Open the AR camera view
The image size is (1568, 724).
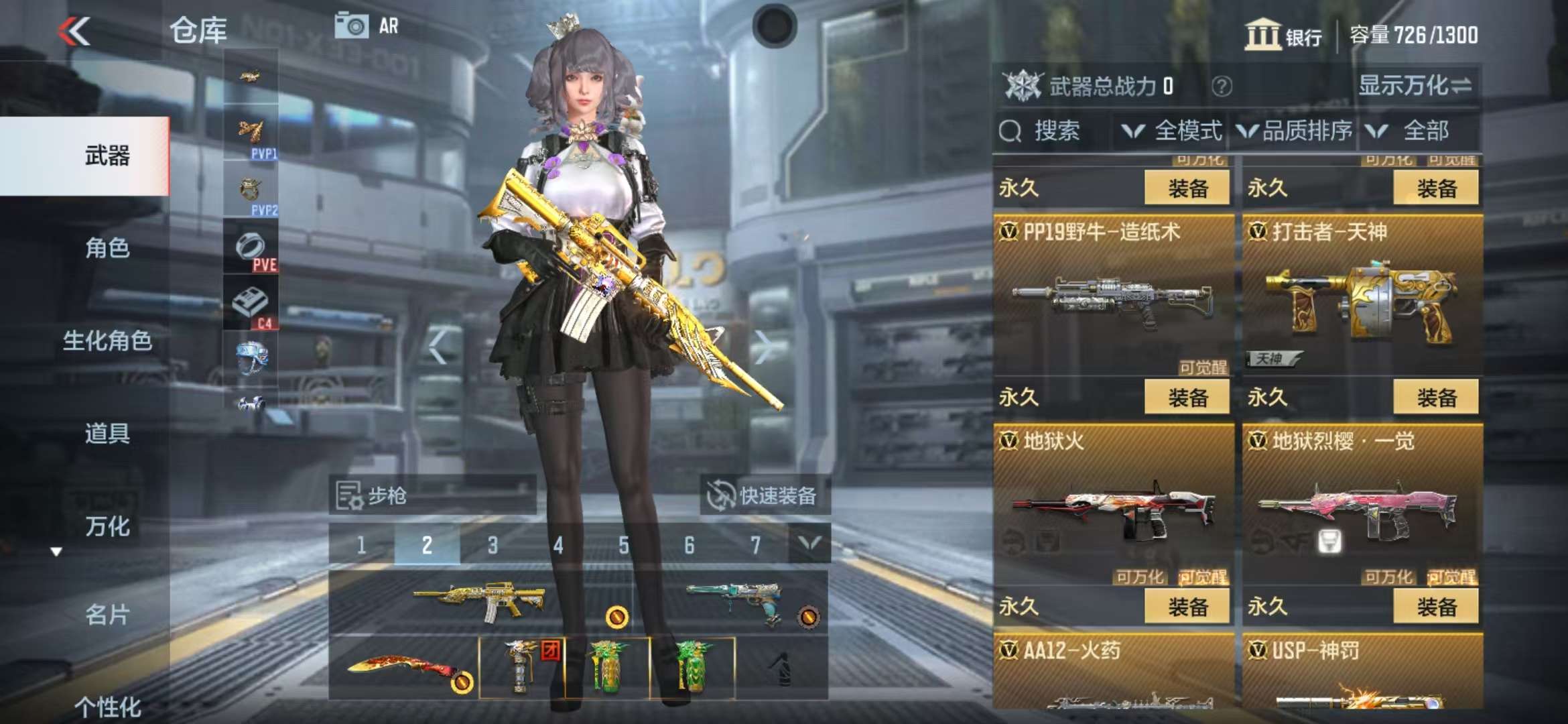367,27
